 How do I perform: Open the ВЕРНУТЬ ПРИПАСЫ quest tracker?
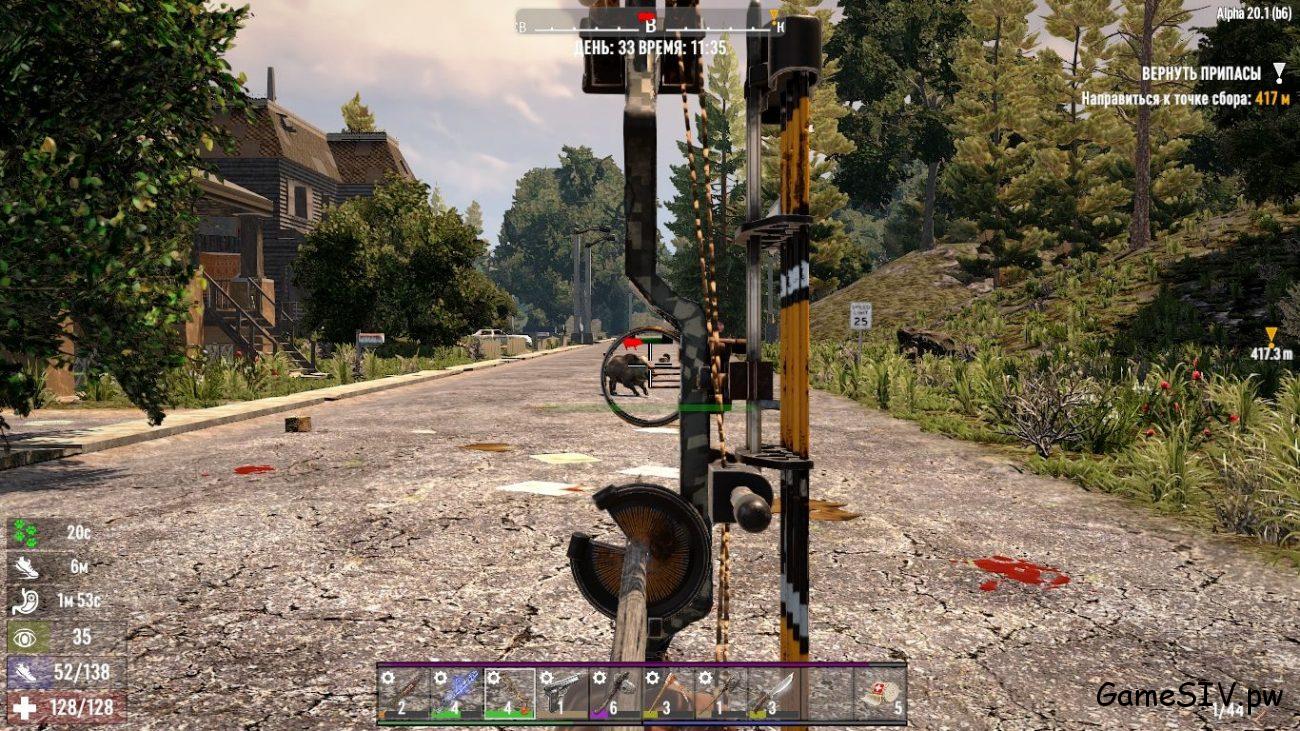coord(1201,74)
